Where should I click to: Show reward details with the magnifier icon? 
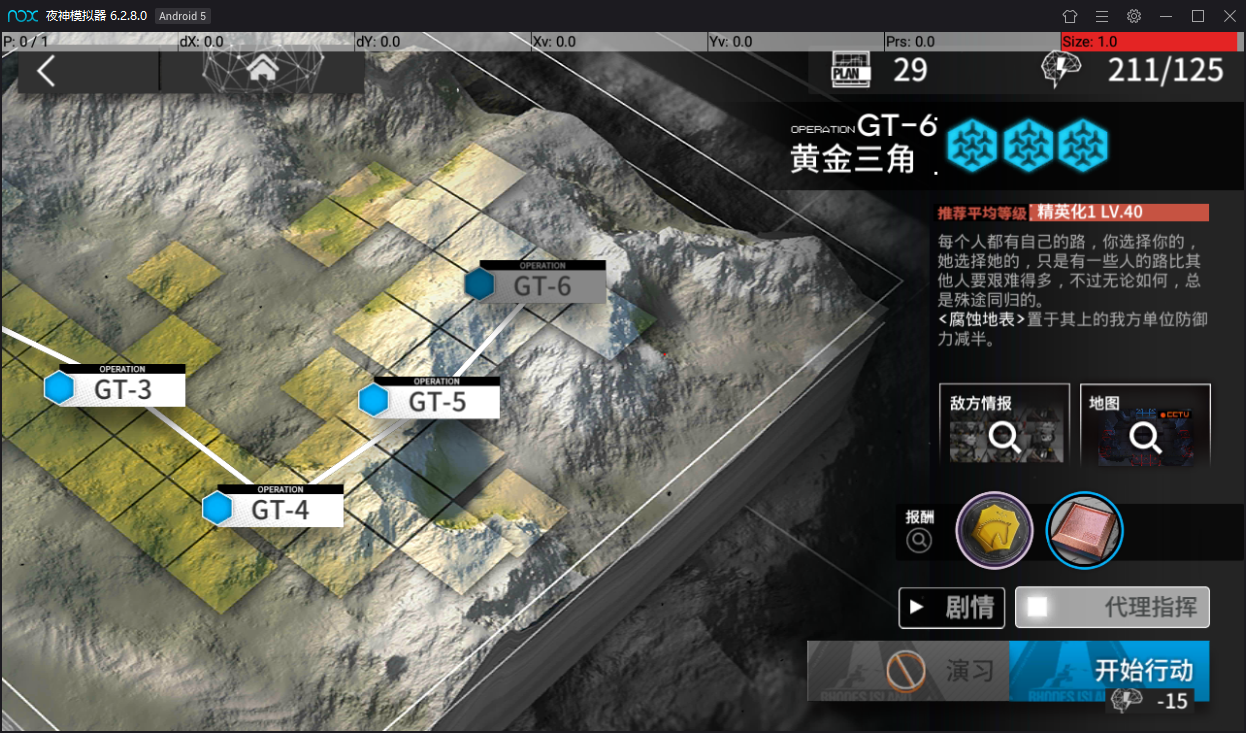tap(919, 540)
